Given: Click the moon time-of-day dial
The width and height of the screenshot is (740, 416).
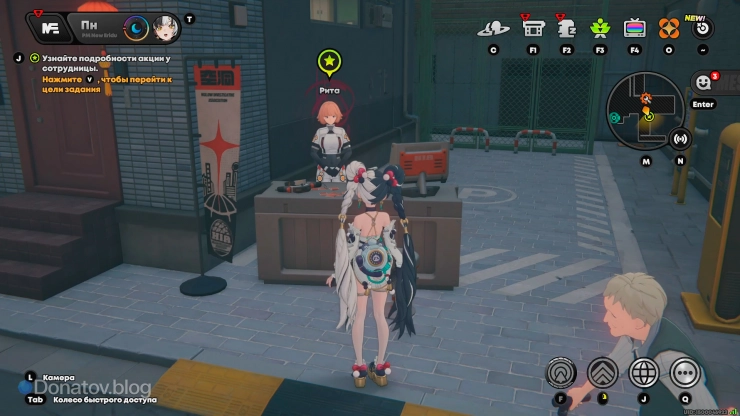Looking at the screenshot, I should [x=135, y=28].
